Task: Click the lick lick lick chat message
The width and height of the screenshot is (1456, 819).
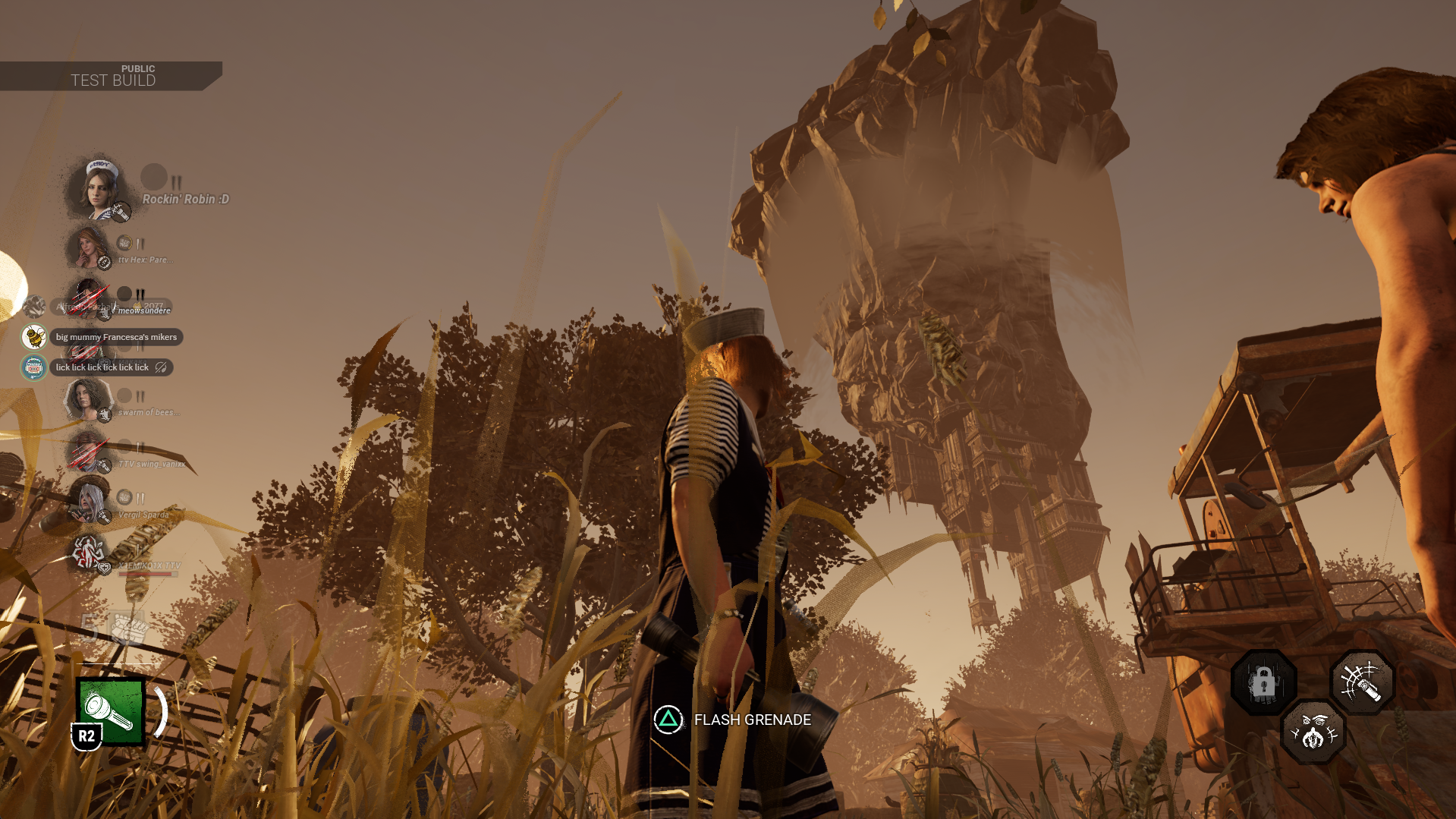Action: 102,367
